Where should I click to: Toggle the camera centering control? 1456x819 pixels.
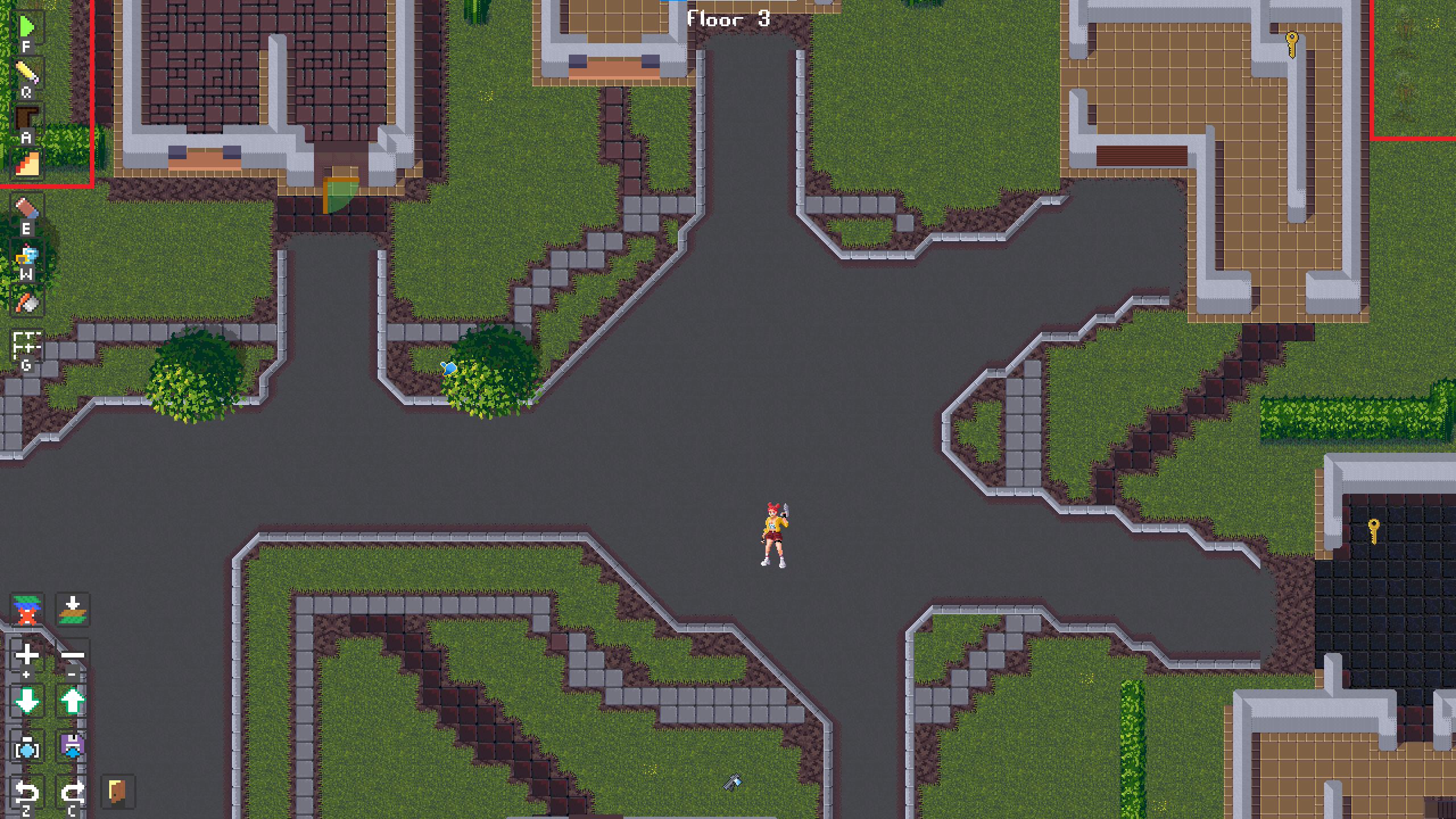coord(27,748)
